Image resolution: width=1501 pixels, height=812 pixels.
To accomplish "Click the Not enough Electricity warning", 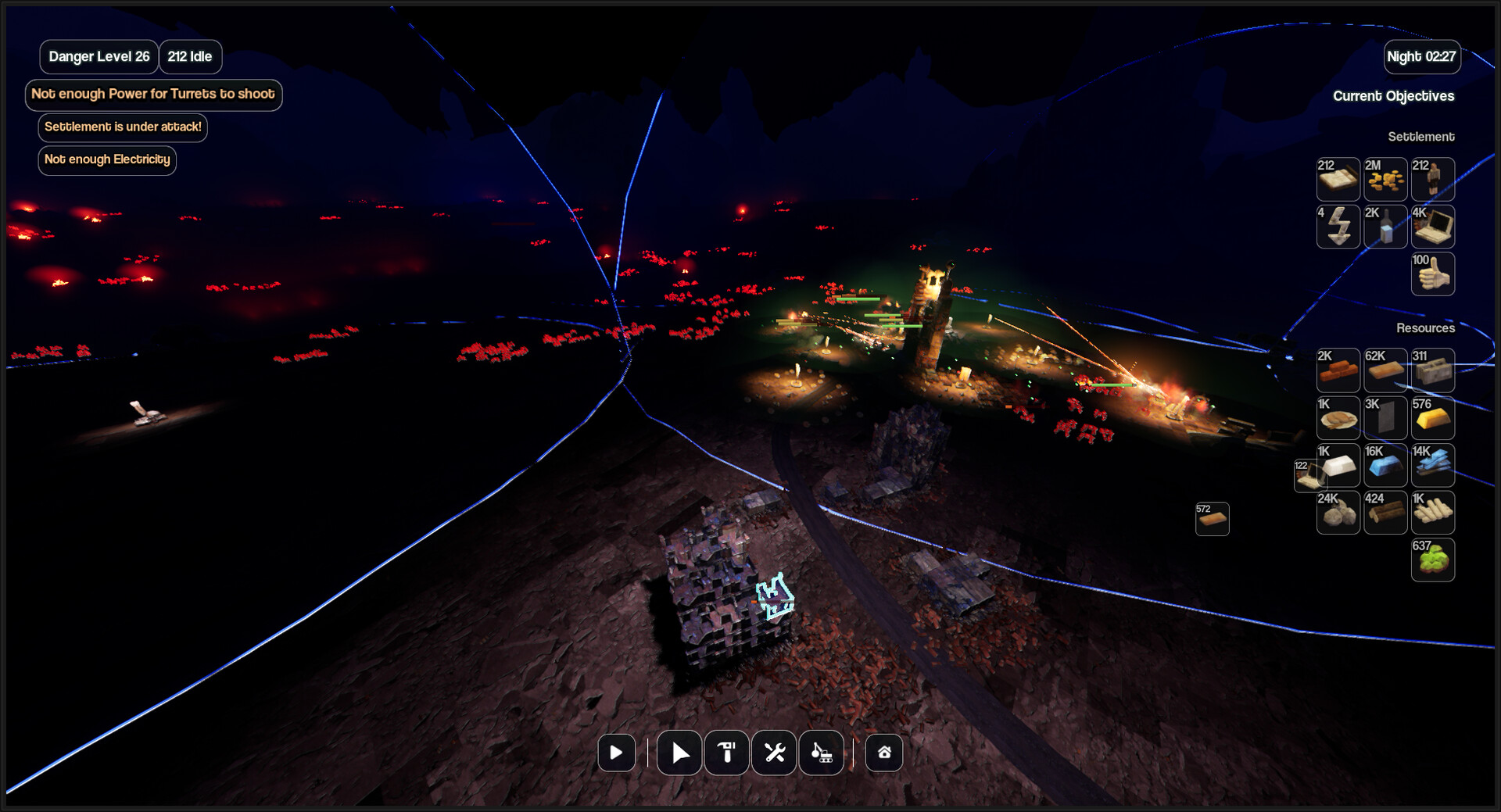I will pos(107,160).
